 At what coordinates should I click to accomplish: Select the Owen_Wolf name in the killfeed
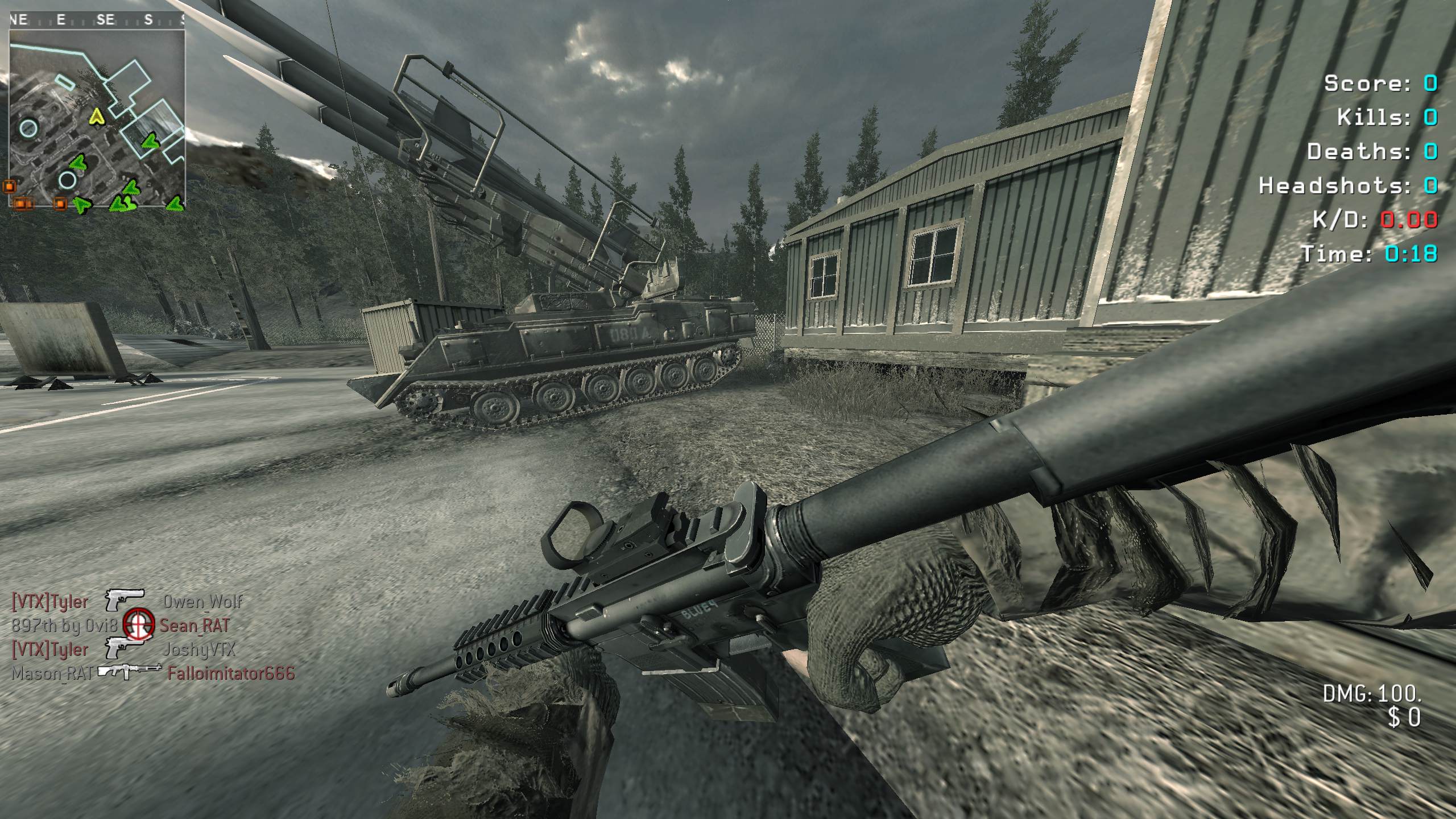point(202,602)
